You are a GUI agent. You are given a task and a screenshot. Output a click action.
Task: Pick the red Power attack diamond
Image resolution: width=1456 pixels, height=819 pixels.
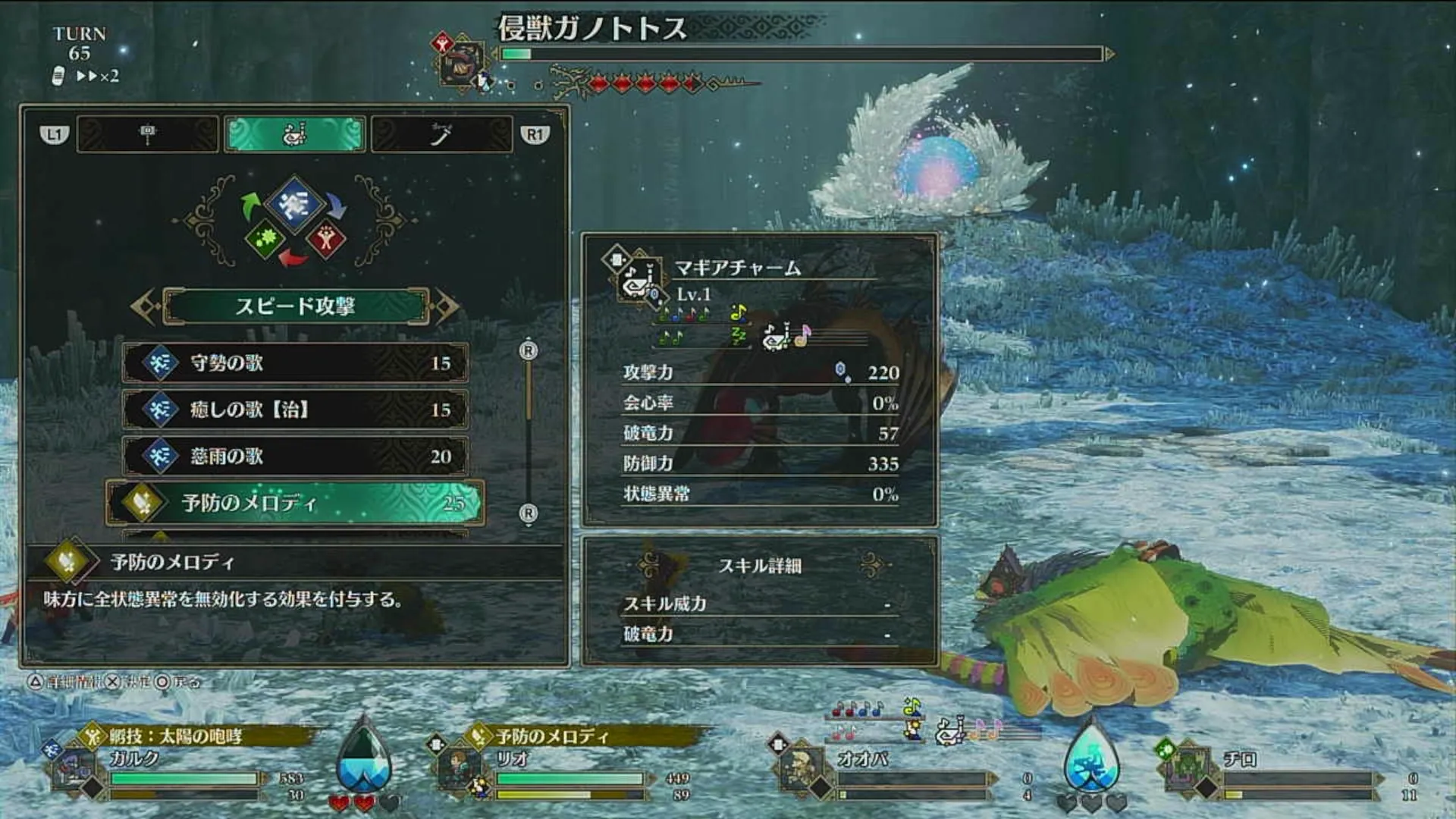tap(326, 240)
